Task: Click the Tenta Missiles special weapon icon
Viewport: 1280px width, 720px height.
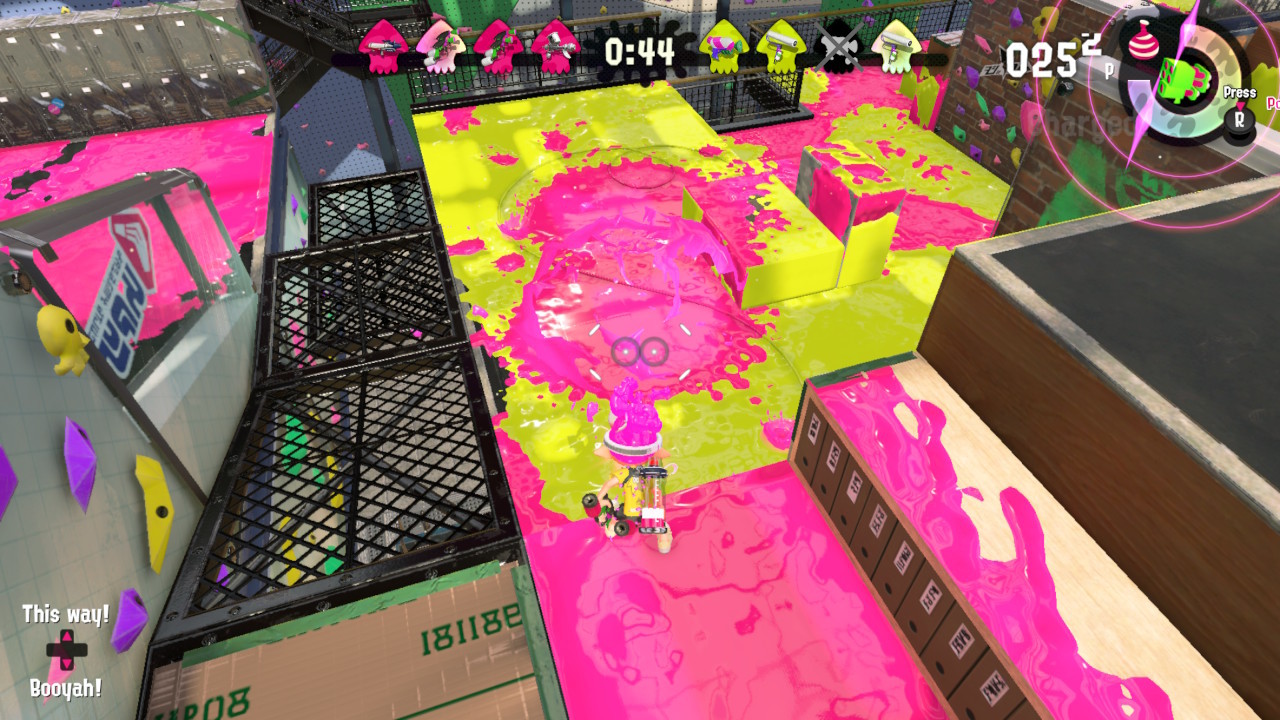Action: click(1185, 82)
